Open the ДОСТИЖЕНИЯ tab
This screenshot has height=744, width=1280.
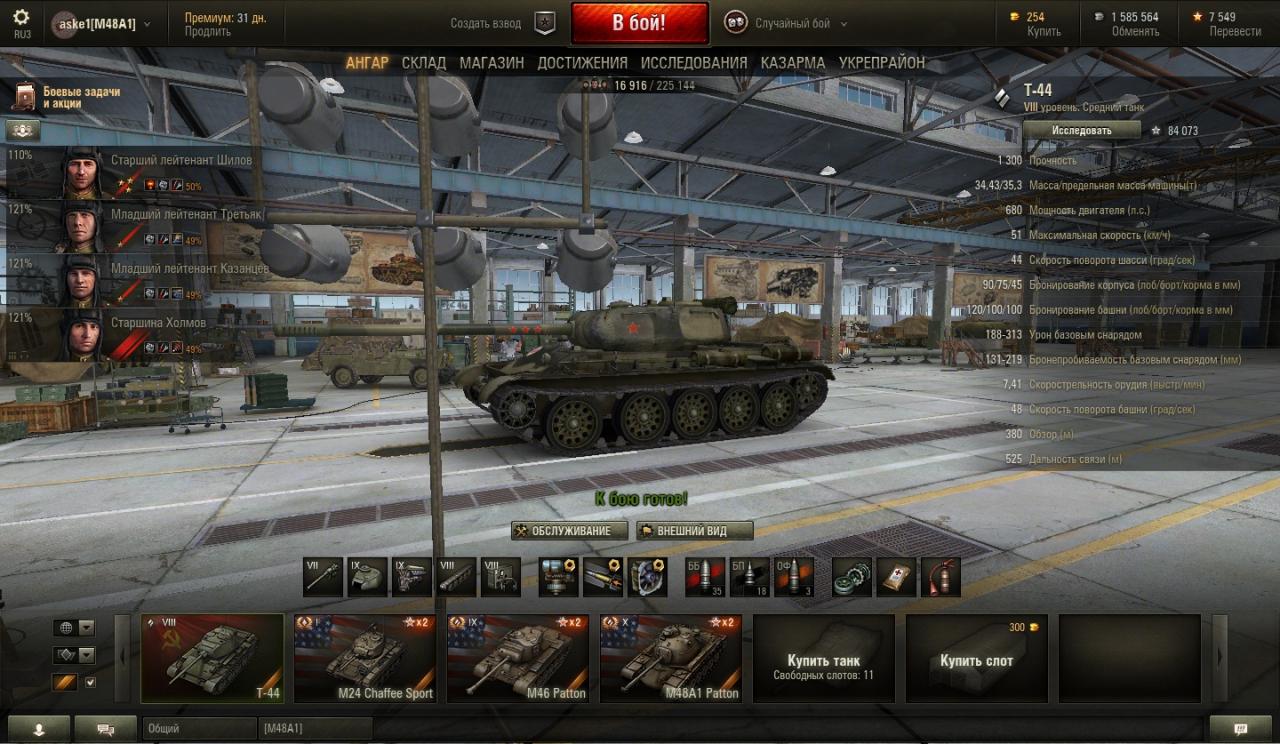click(582, 63)
